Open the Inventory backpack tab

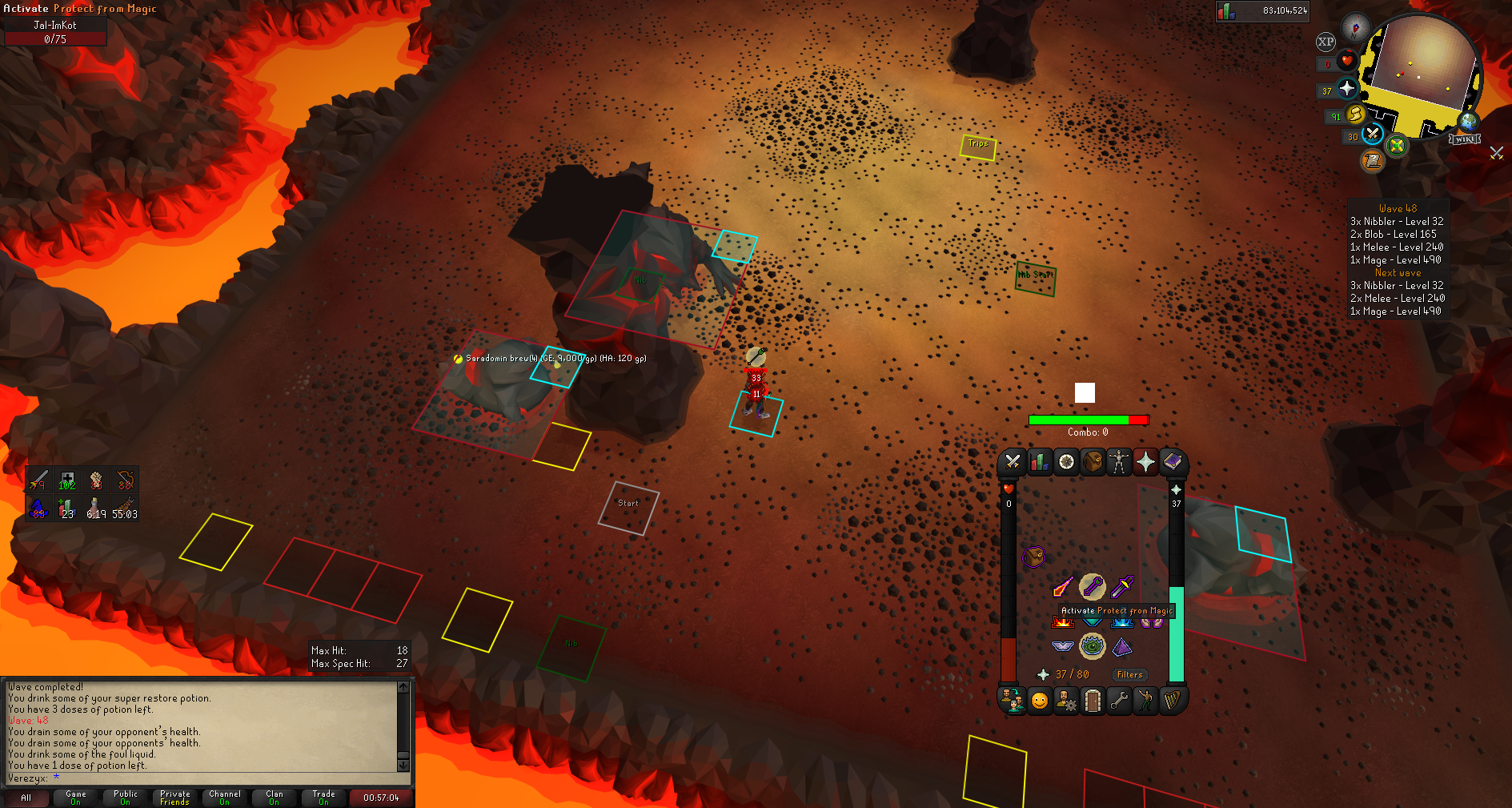(1093, 462)
